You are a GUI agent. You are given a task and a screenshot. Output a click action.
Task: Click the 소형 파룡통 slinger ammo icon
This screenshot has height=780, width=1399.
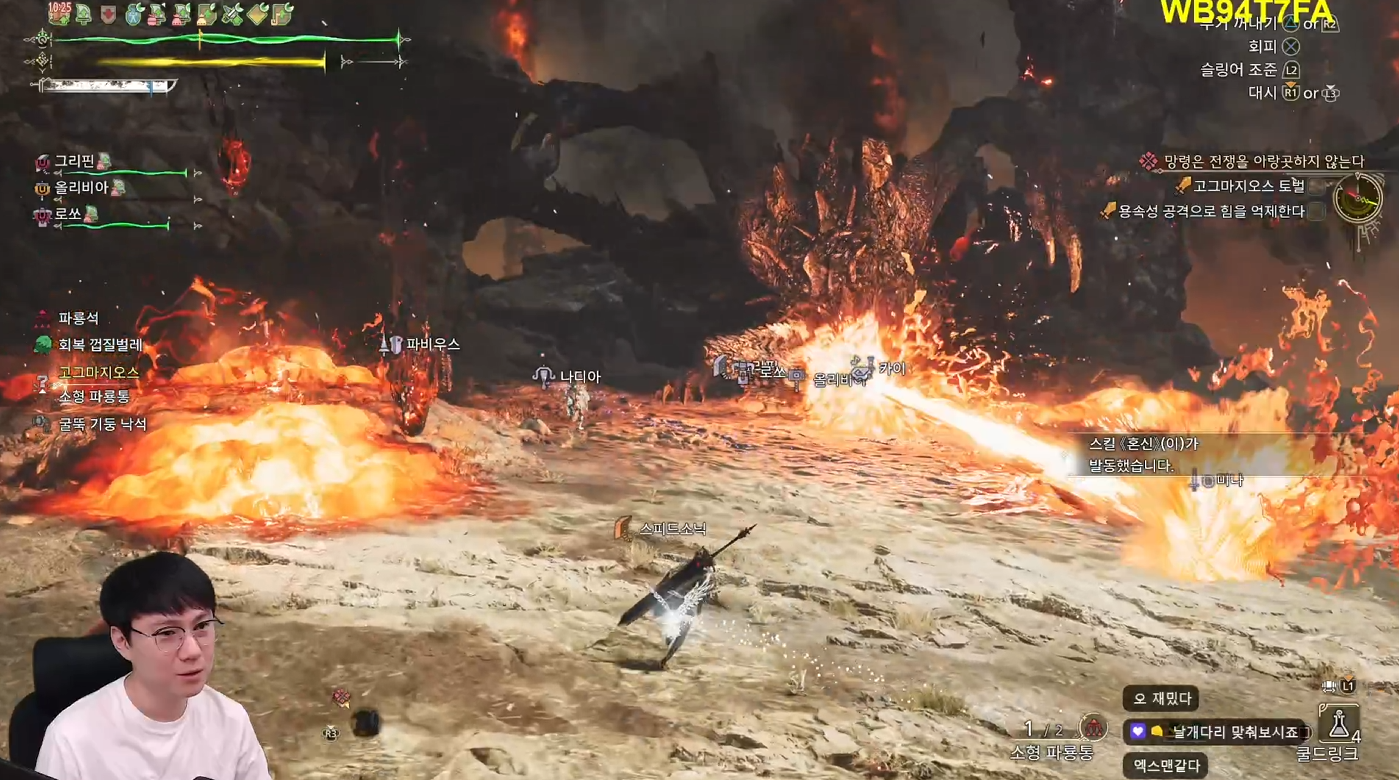1093,727
